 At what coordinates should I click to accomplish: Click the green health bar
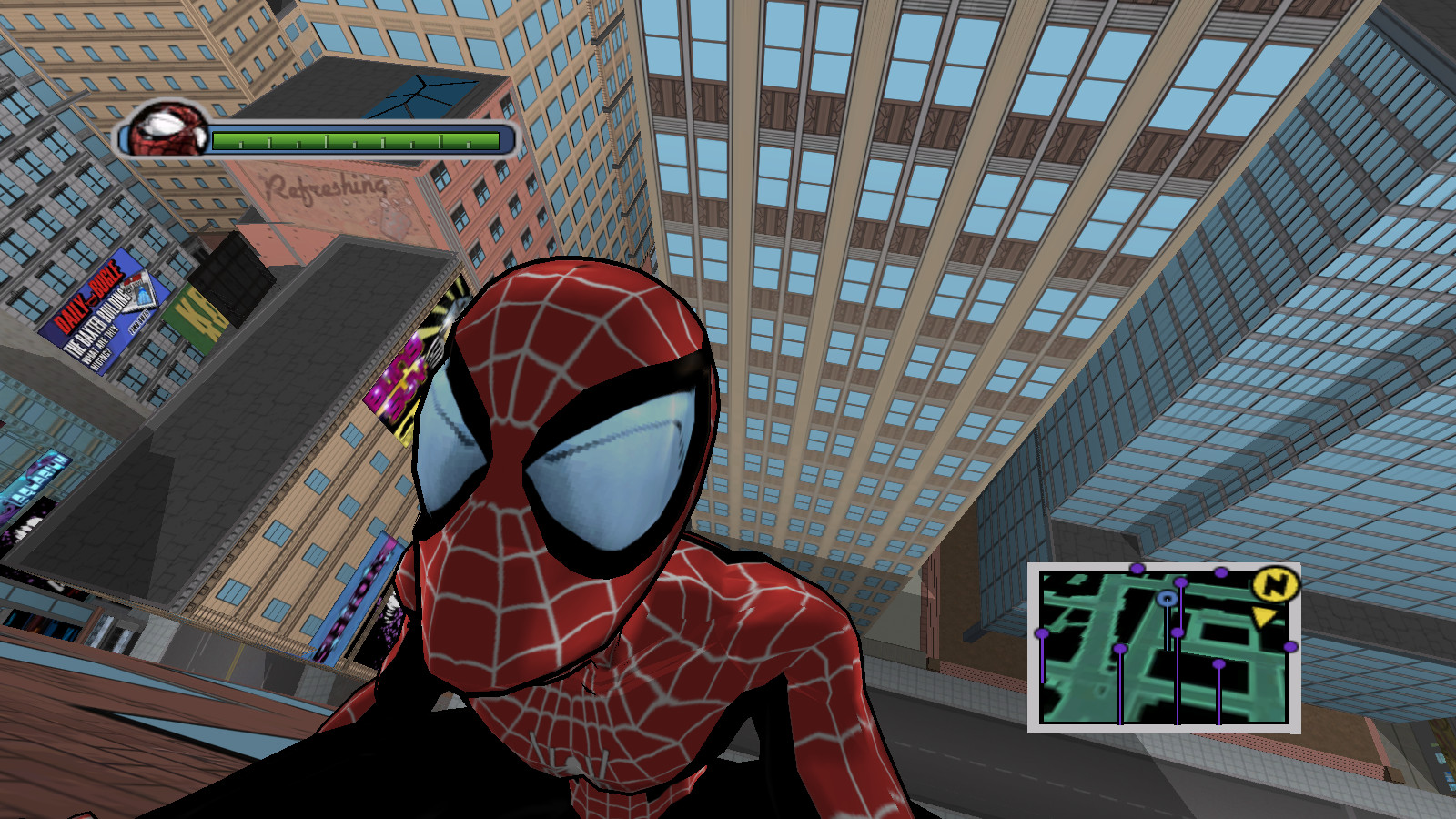click(355, 139)
